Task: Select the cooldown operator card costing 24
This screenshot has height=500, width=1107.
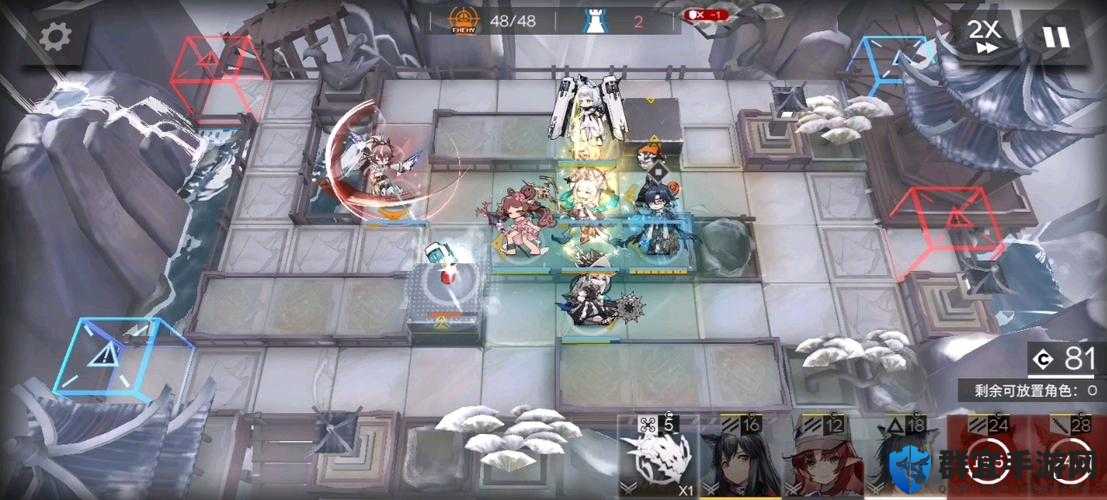Action: click(x=987, y=460)
